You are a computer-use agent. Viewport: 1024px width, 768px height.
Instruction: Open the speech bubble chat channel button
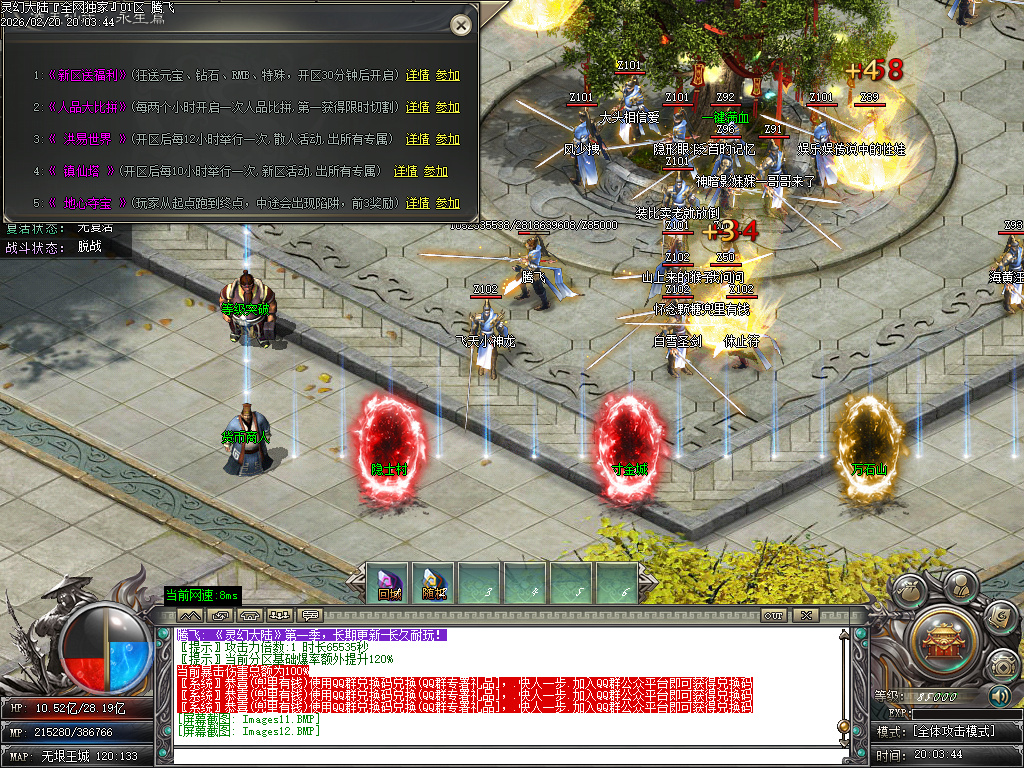coord(310,614)
